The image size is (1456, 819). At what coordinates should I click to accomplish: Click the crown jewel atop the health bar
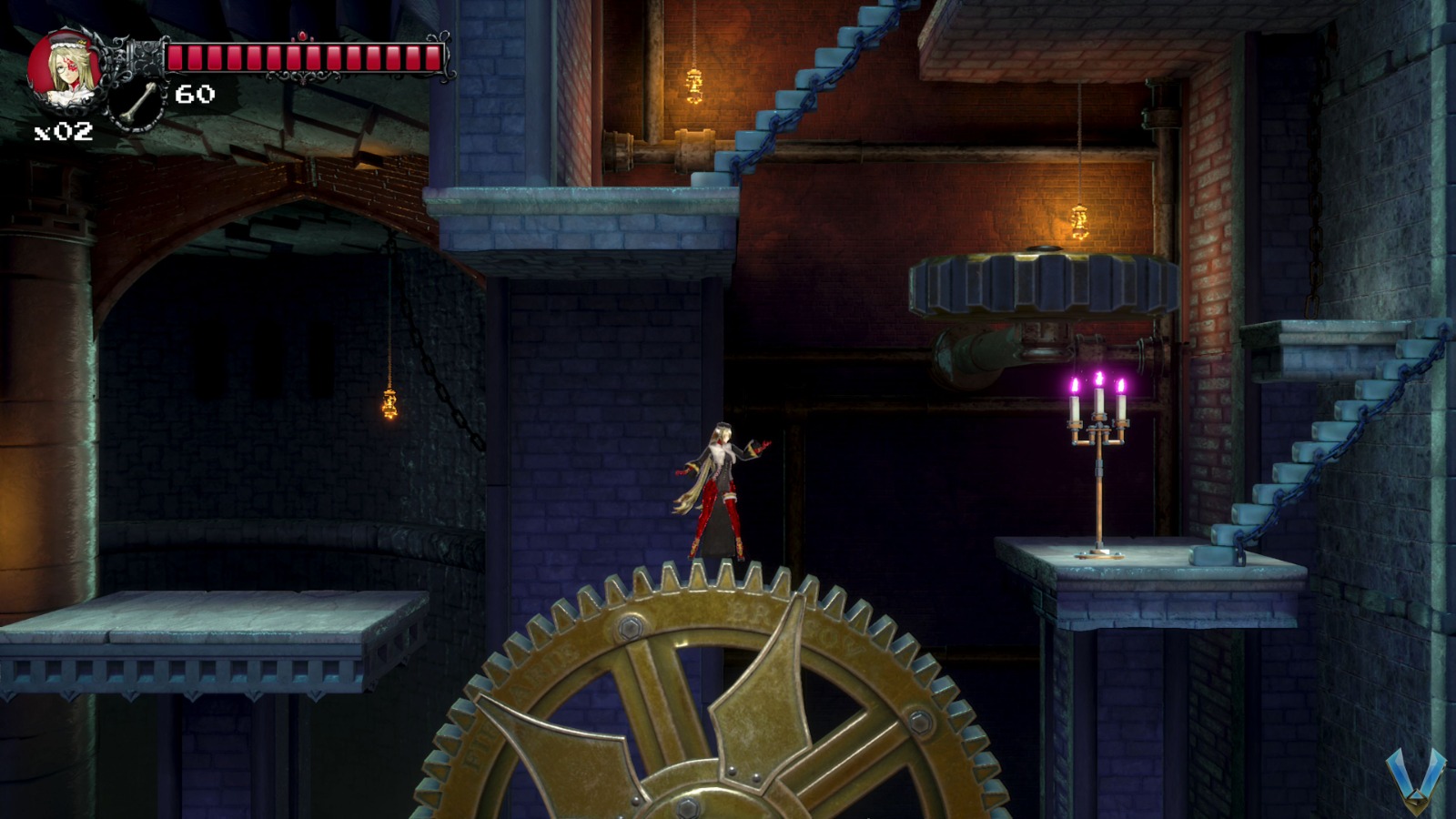[303, 36]
